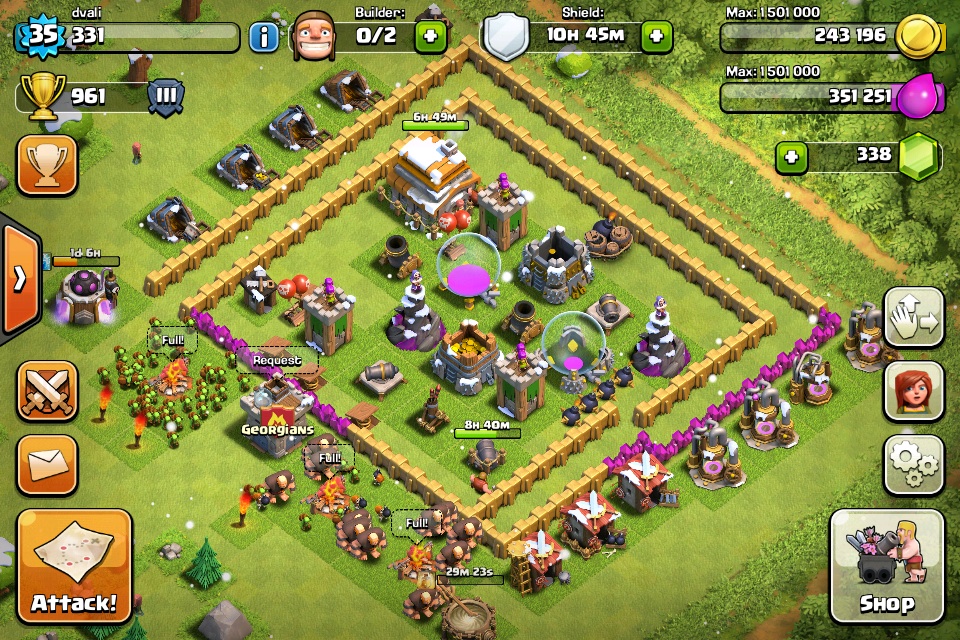Screen dimensions: 960x640
Task: Add gems with the green plus
Action: [792, 157]
